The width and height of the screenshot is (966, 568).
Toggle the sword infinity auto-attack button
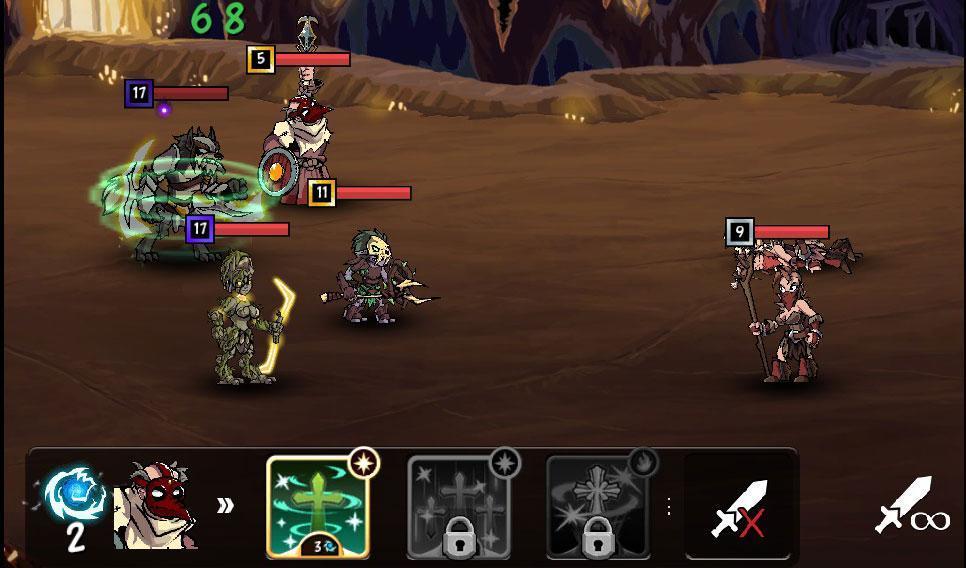[911, 506]
